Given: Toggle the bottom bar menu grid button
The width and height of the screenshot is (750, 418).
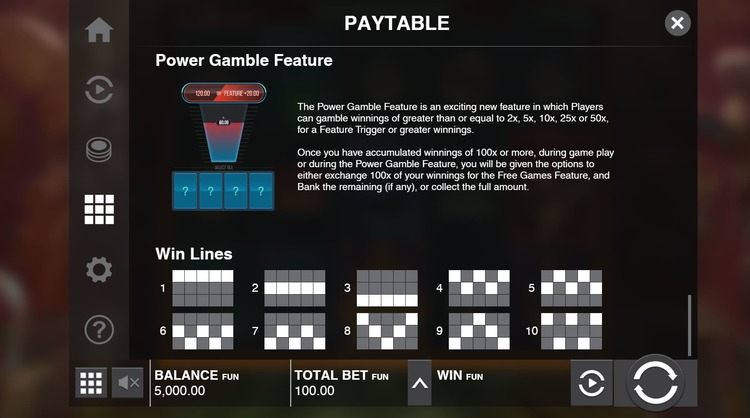Looking at the screenshot, I should pyautogui.click(x=91, y=382).
